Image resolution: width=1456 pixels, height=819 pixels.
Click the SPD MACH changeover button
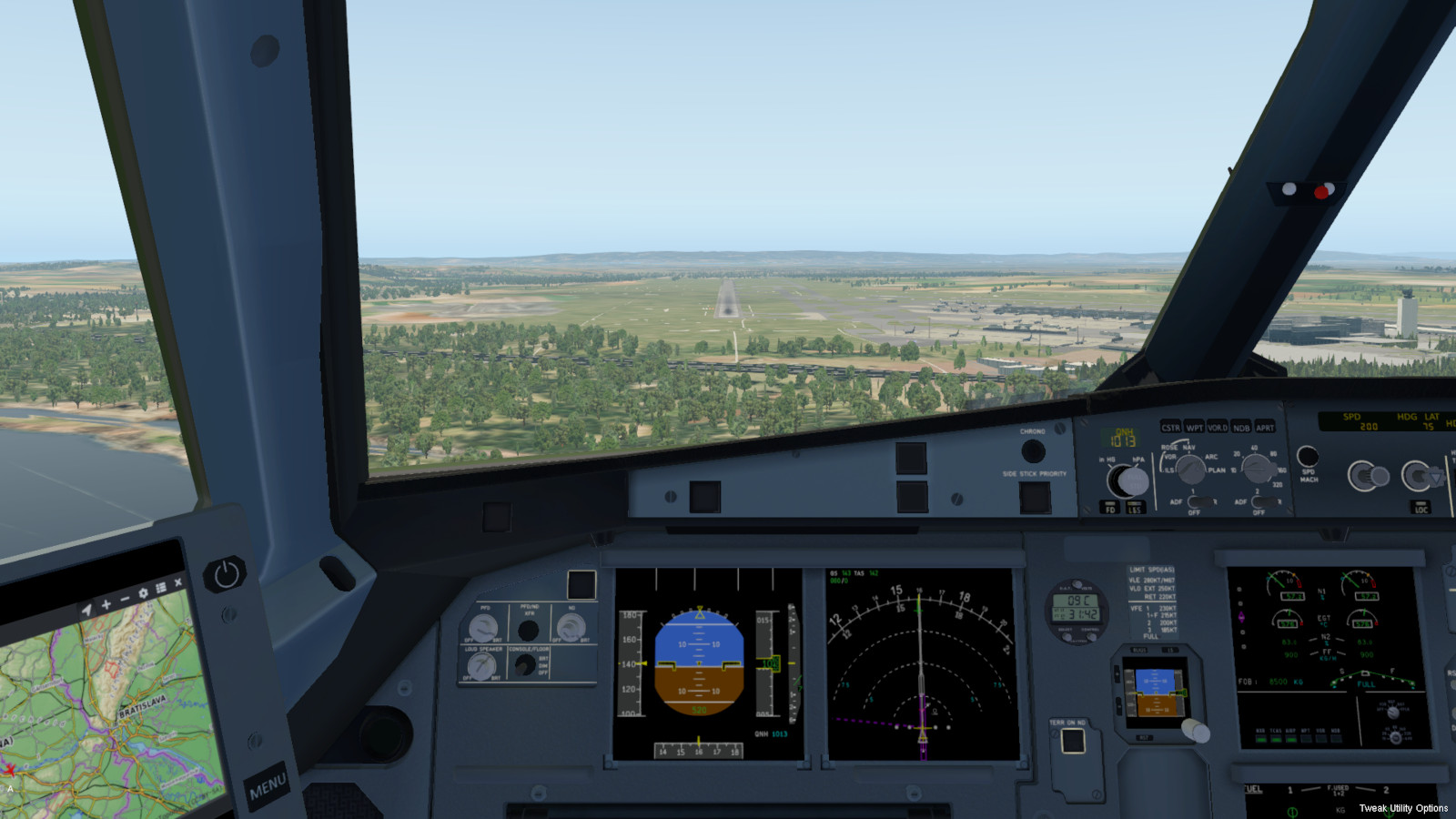(x=1308, y=456)
